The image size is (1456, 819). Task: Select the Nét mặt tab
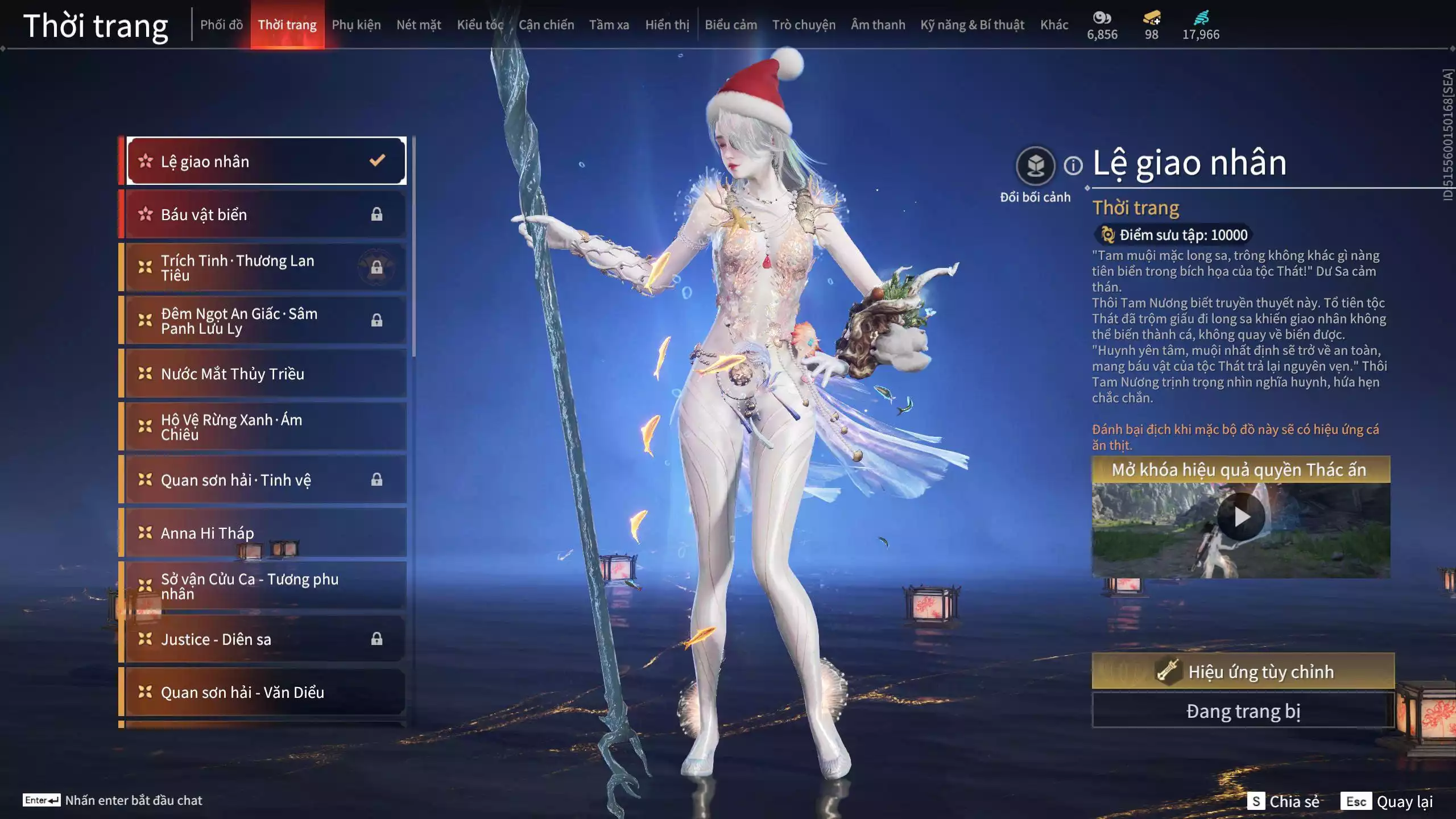click(x=419, y=25)
